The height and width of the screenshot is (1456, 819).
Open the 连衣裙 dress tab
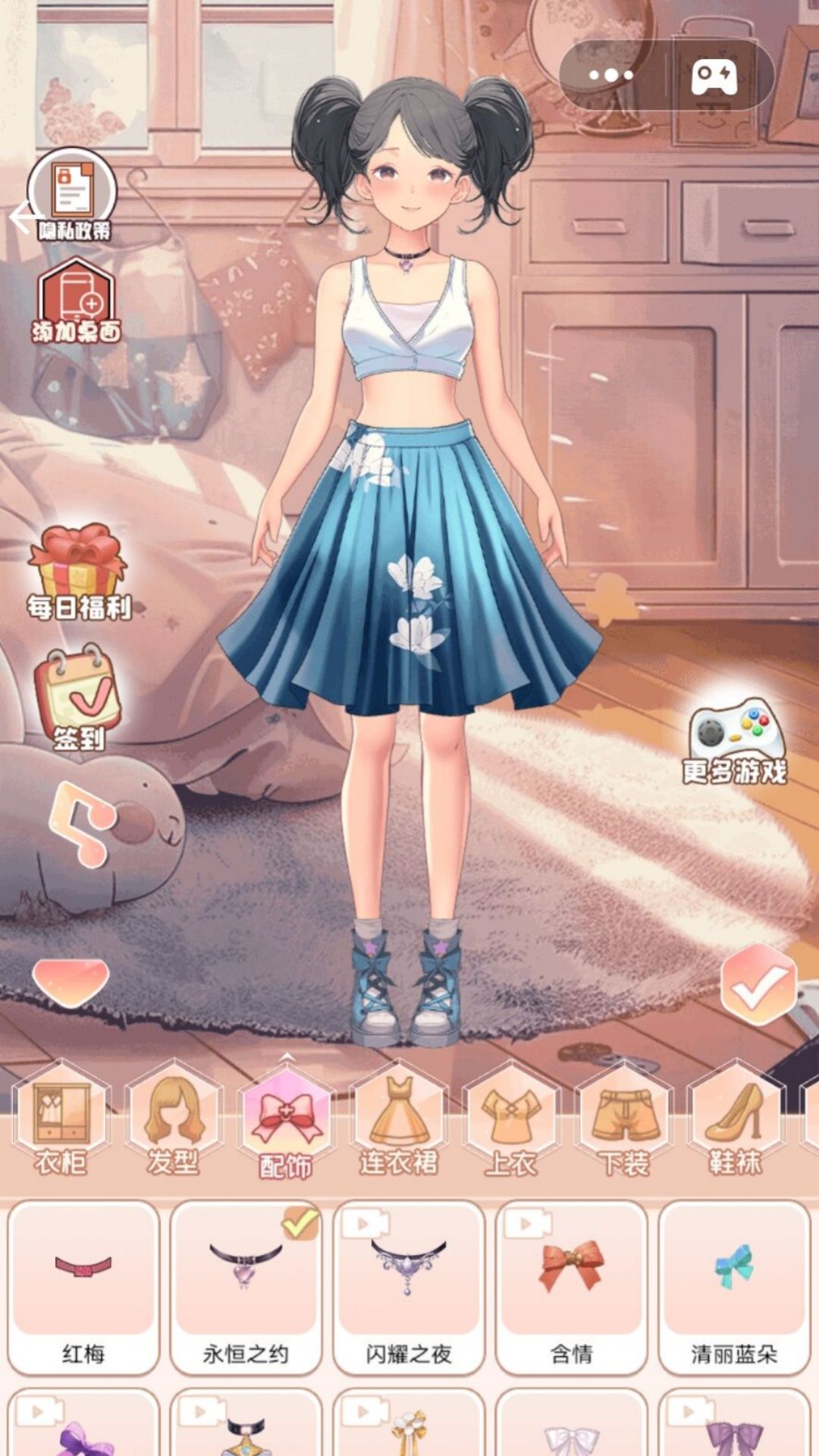pyautogui.click(x=398, y=1121)
